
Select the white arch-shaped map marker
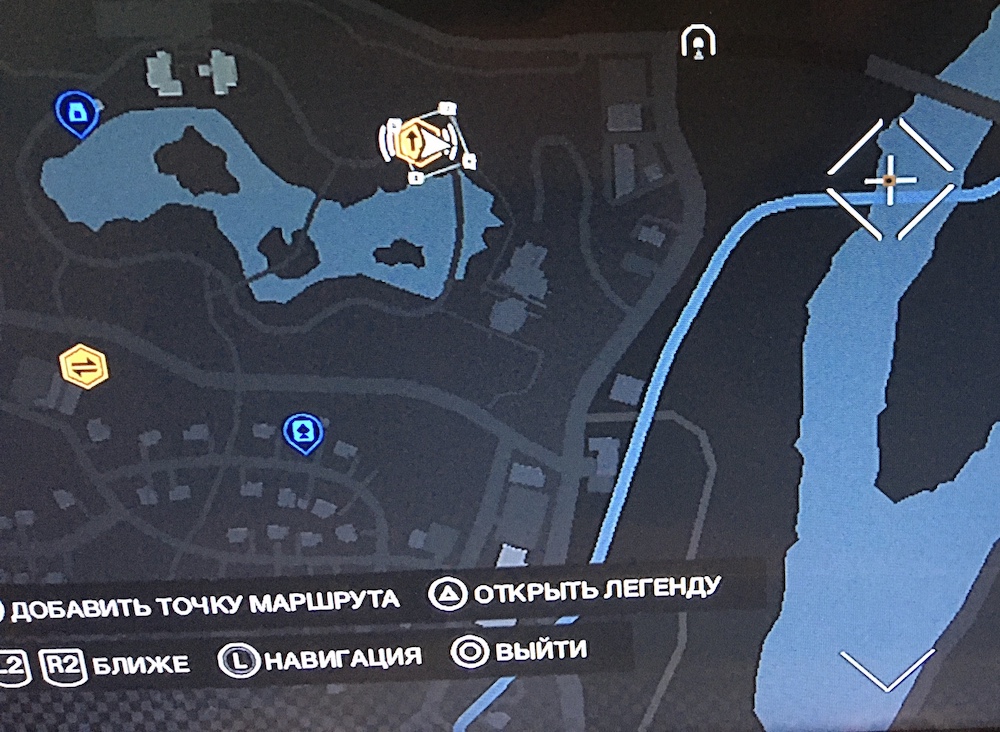tap(696, 42)
